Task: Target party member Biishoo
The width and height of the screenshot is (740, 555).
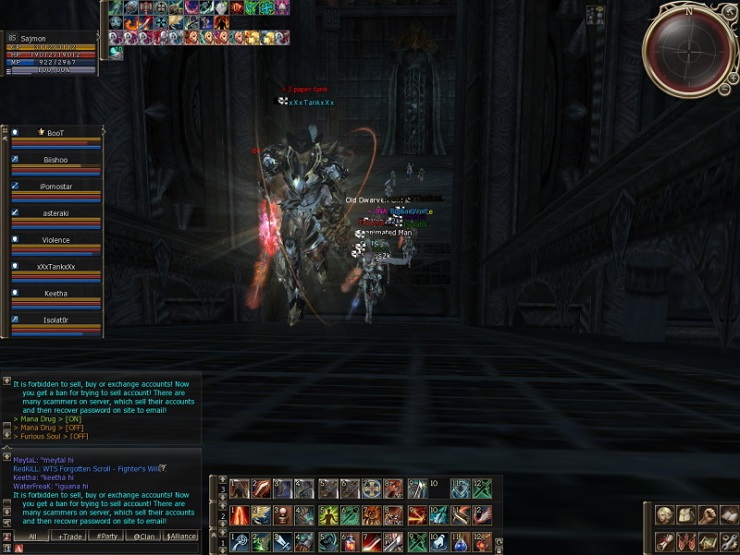Action: [x=56, y=160]
